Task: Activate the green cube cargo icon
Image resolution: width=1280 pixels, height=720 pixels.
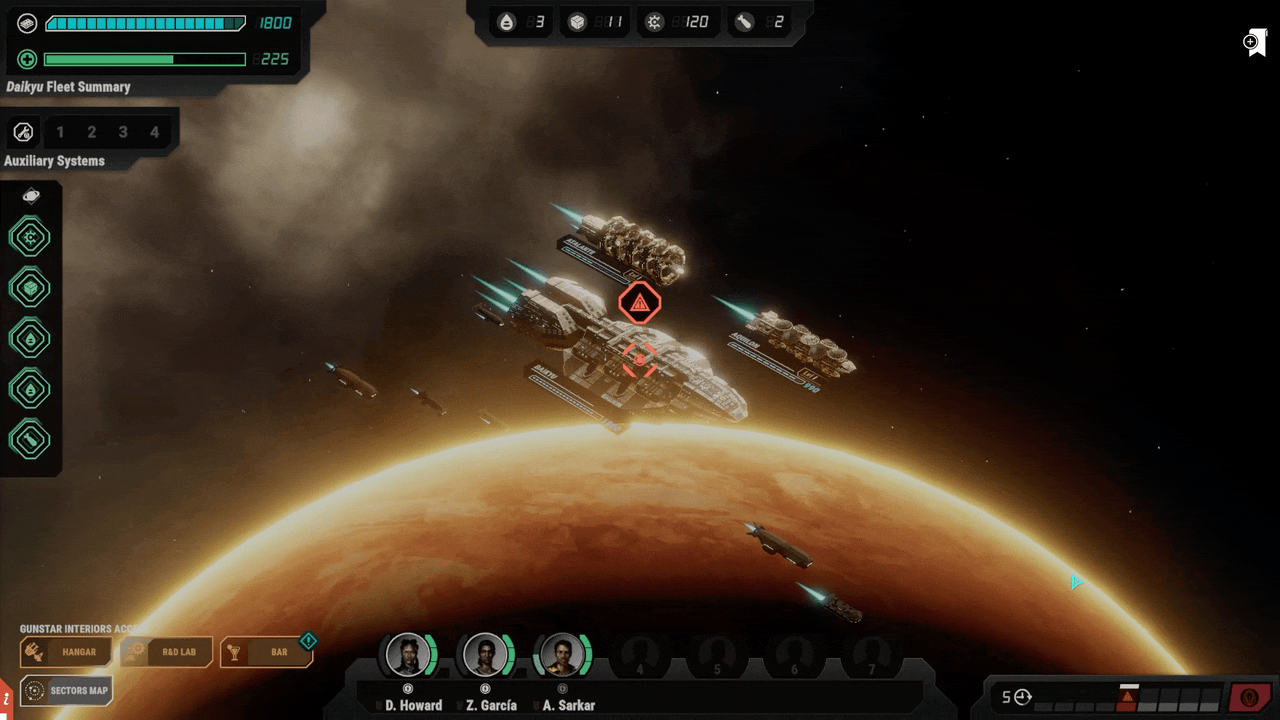Action: (x=30, y=288)
